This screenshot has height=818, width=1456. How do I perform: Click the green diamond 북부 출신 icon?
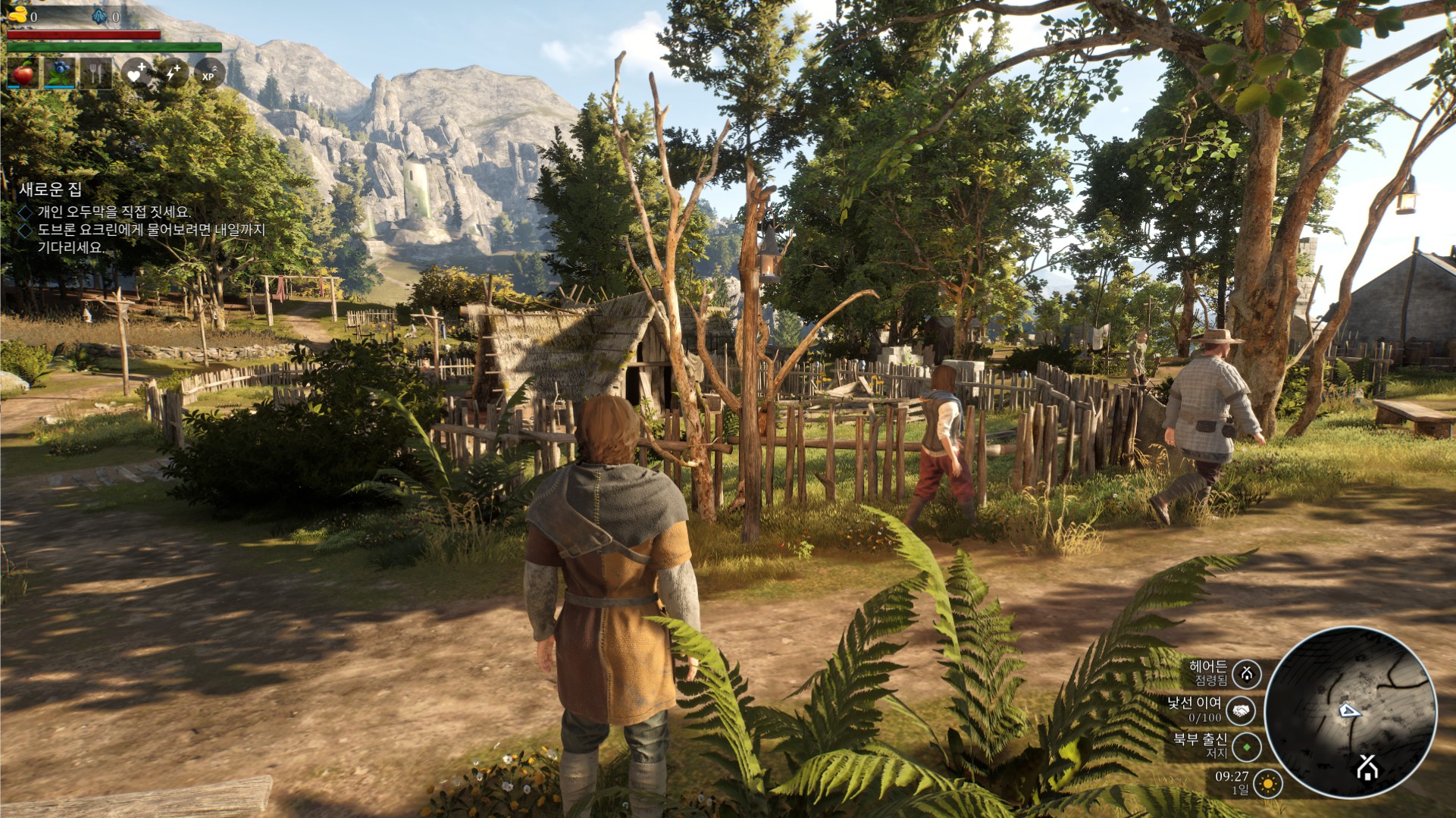[1247, 747]
